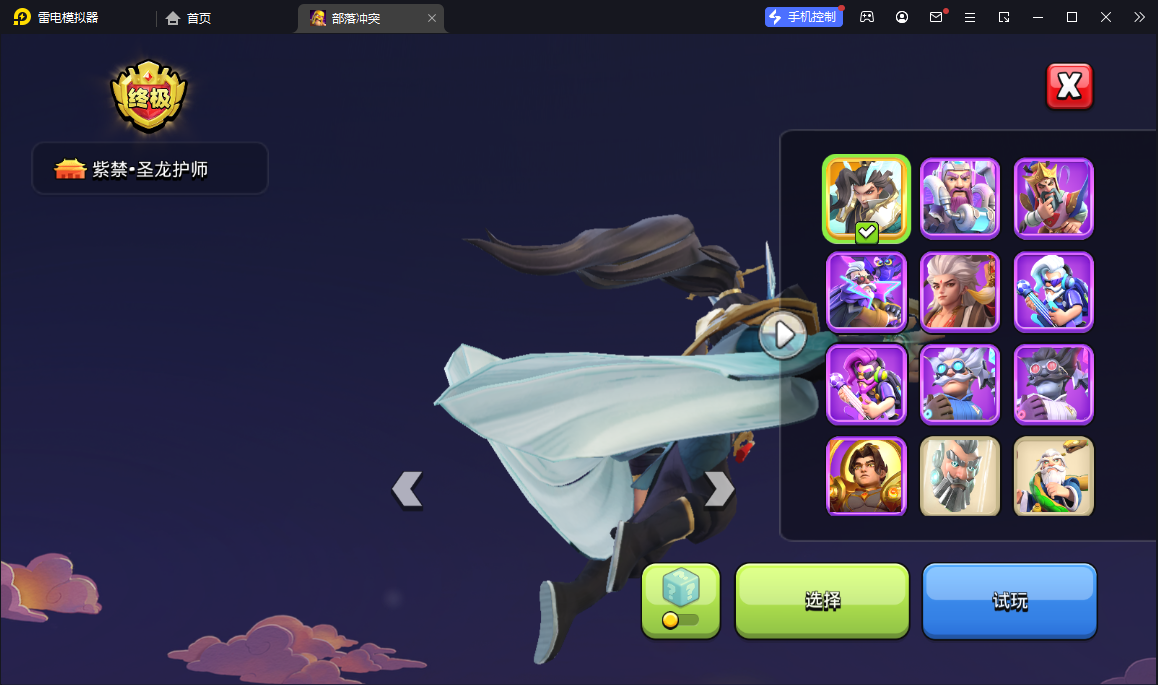
Task: Show the next skin with right arrow
Action: (719, 489)
